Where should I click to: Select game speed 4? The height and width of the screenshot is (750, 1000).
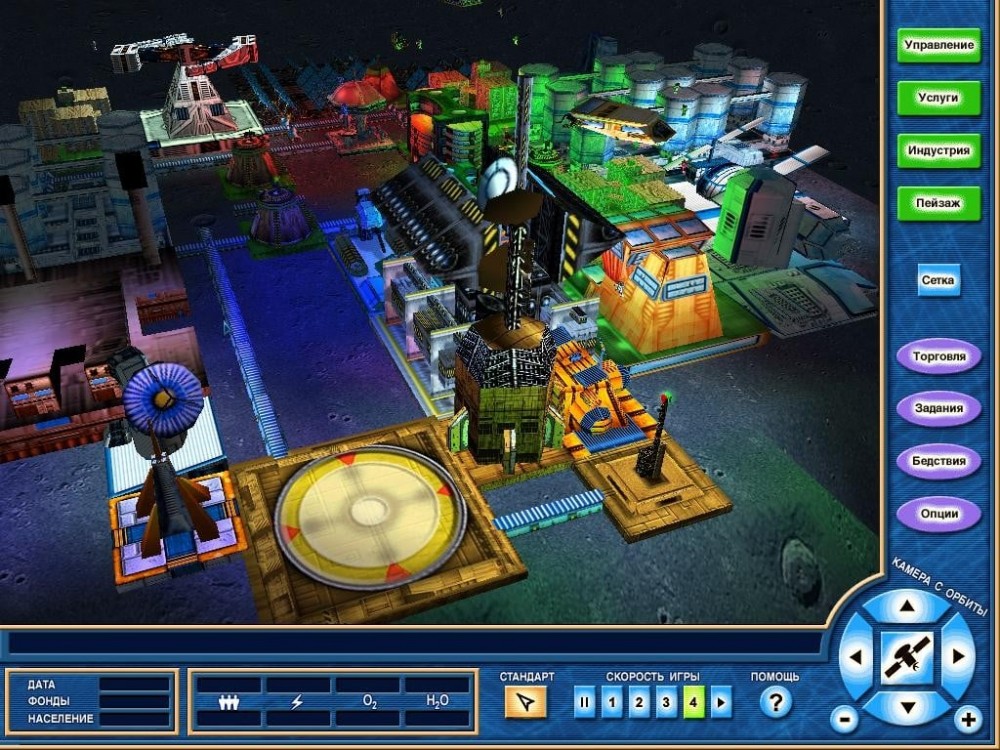point(693,703)
